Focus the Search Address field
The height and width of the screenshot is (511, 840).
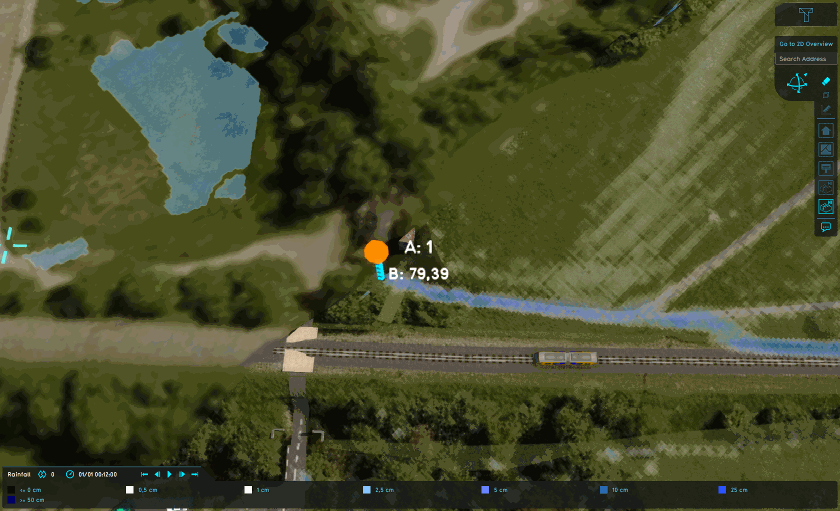click(805, 59)
